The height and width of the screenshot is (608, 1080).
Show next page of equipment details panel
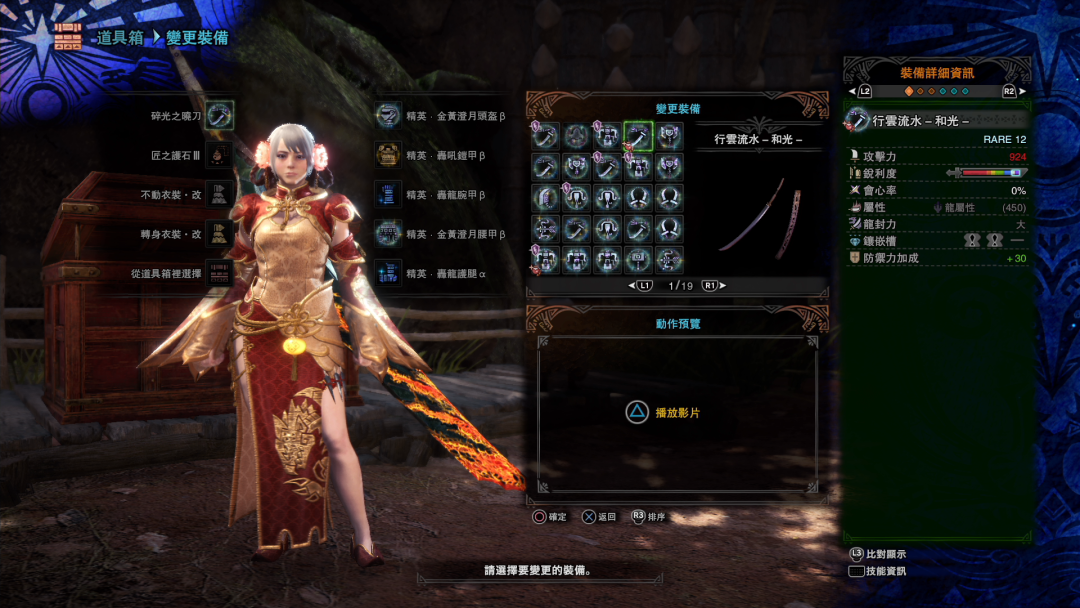(1010, 91)
